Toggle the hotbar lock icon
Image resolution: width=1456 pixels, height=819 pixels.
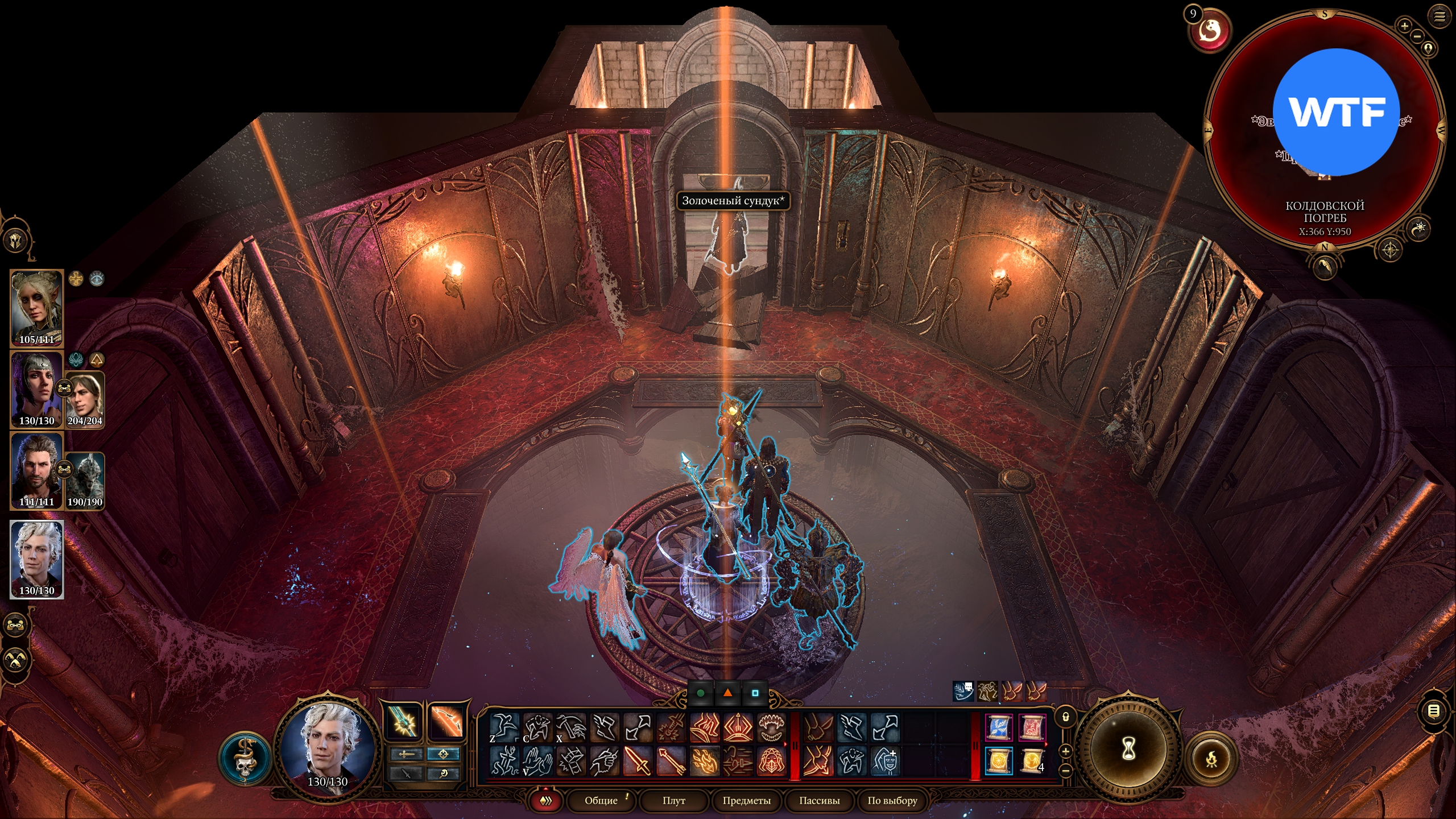[x=1066, y=717]
